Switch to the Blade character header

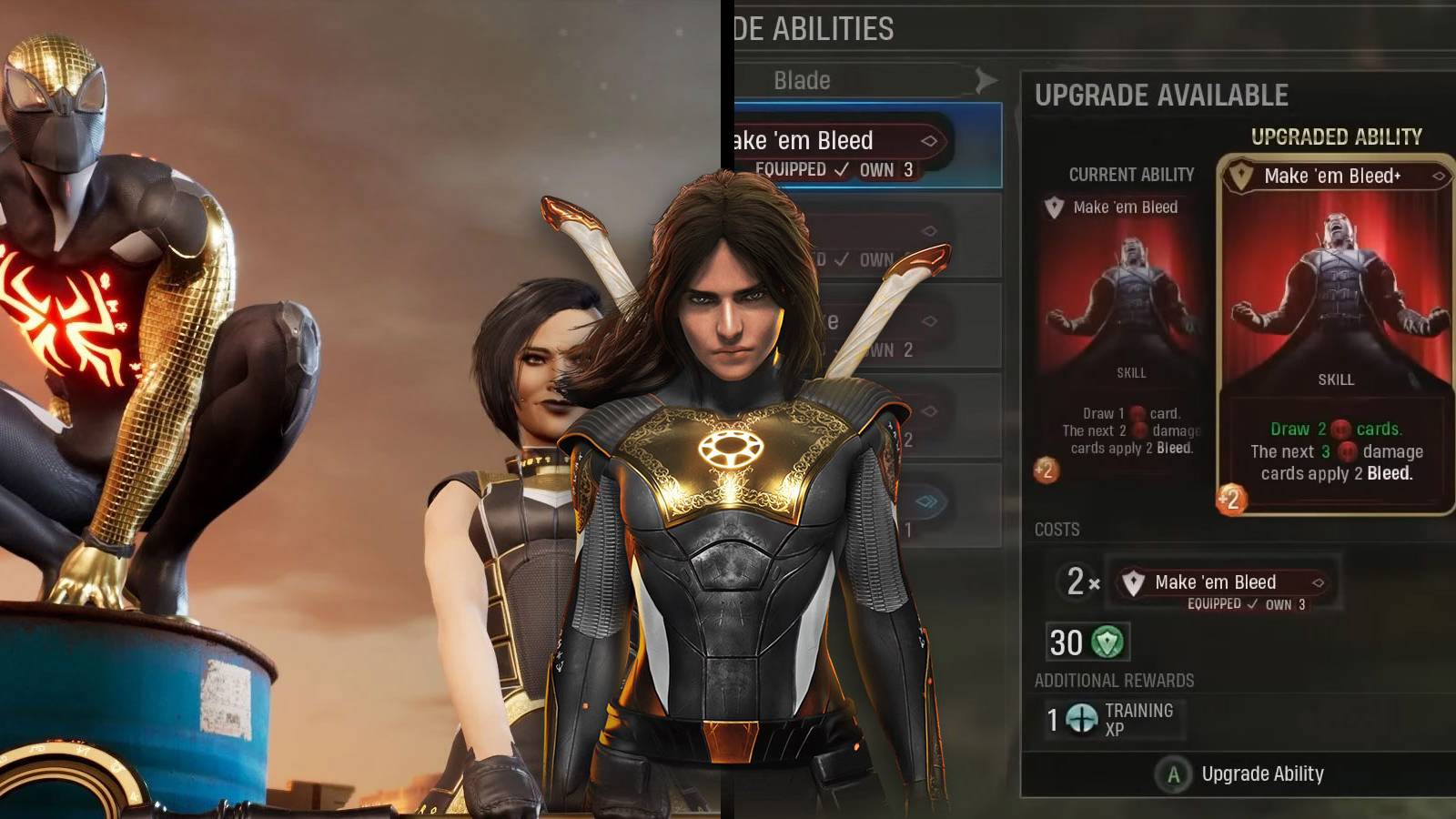pyautogui.click(x=801, y=80)
